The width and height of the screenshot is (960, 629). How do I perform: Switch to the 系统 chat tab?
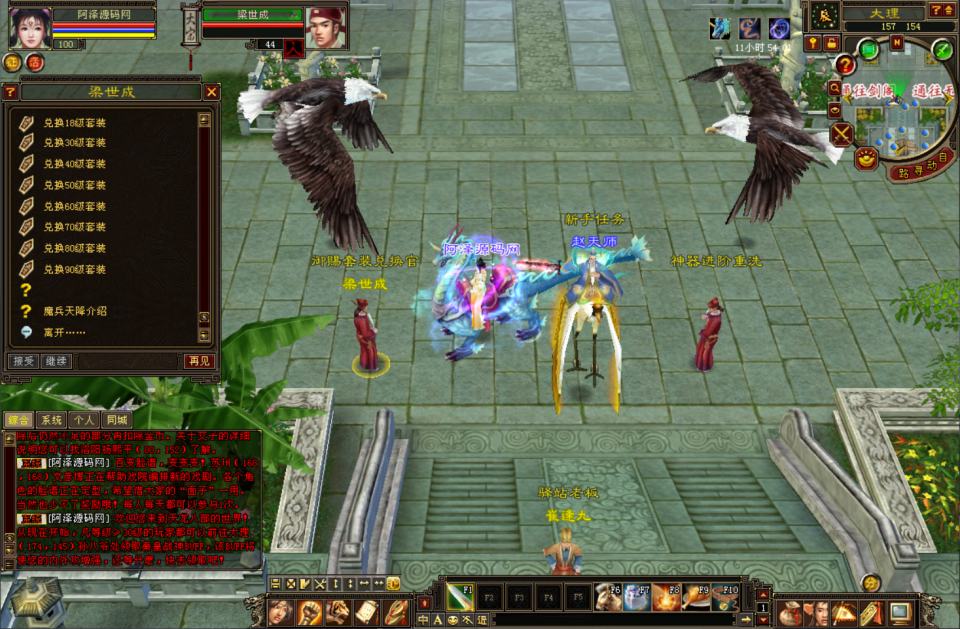coord(52,420)
